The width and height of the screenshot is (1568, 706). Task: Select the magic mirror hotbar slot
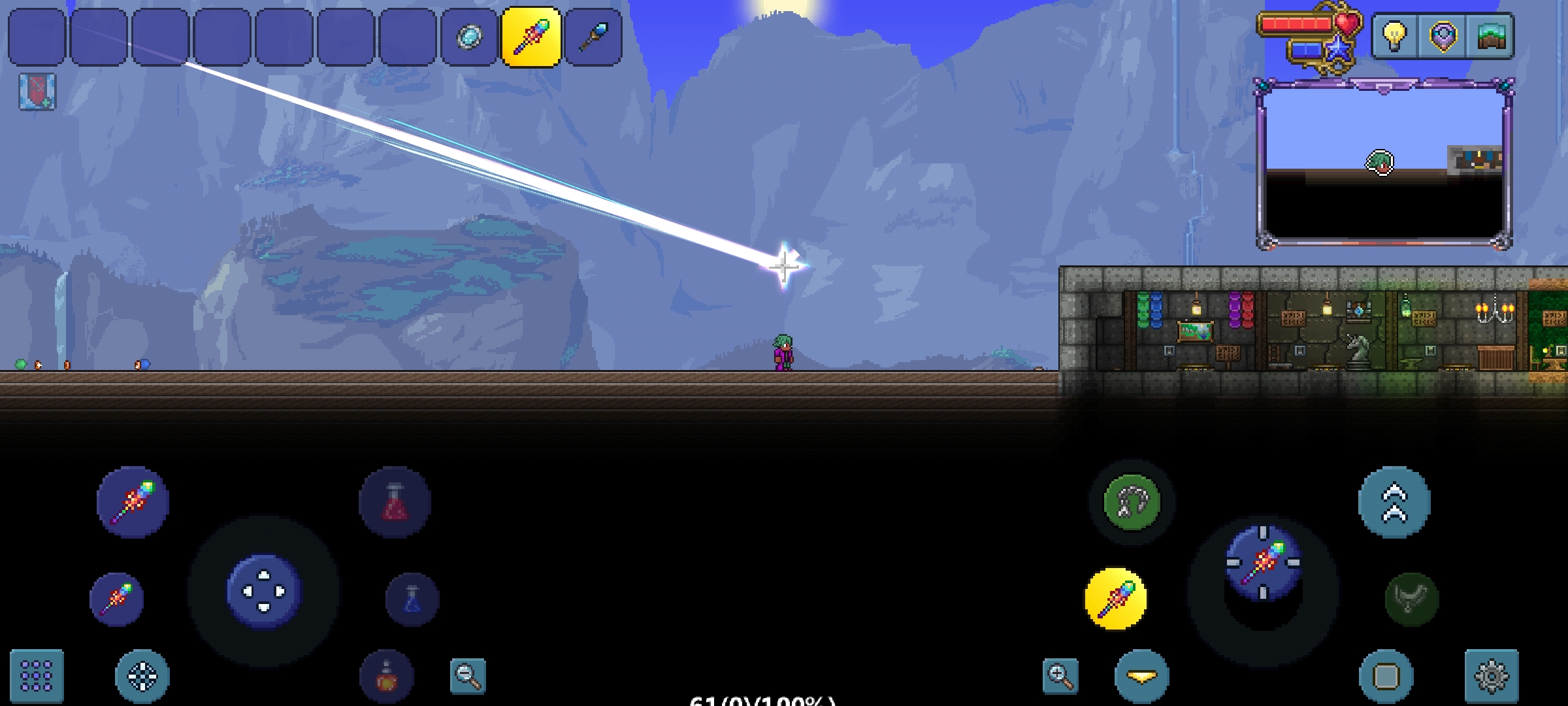pyautogui.click(x=469, y=37)
